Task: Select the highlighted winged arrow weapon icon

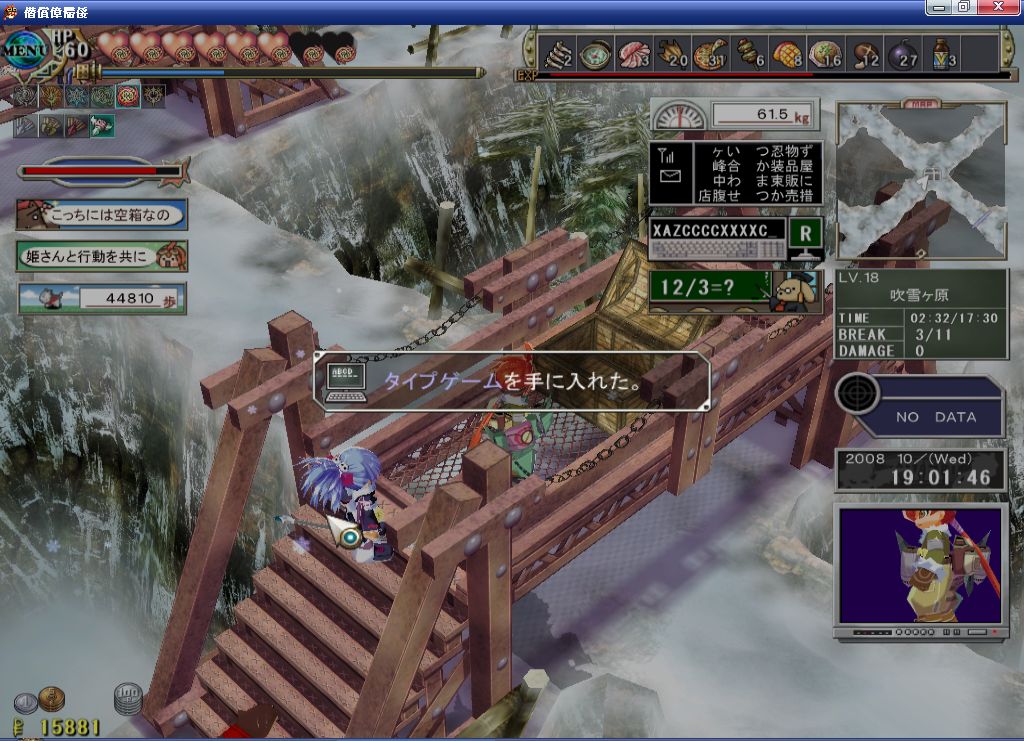Action: (x=102, y=125)
